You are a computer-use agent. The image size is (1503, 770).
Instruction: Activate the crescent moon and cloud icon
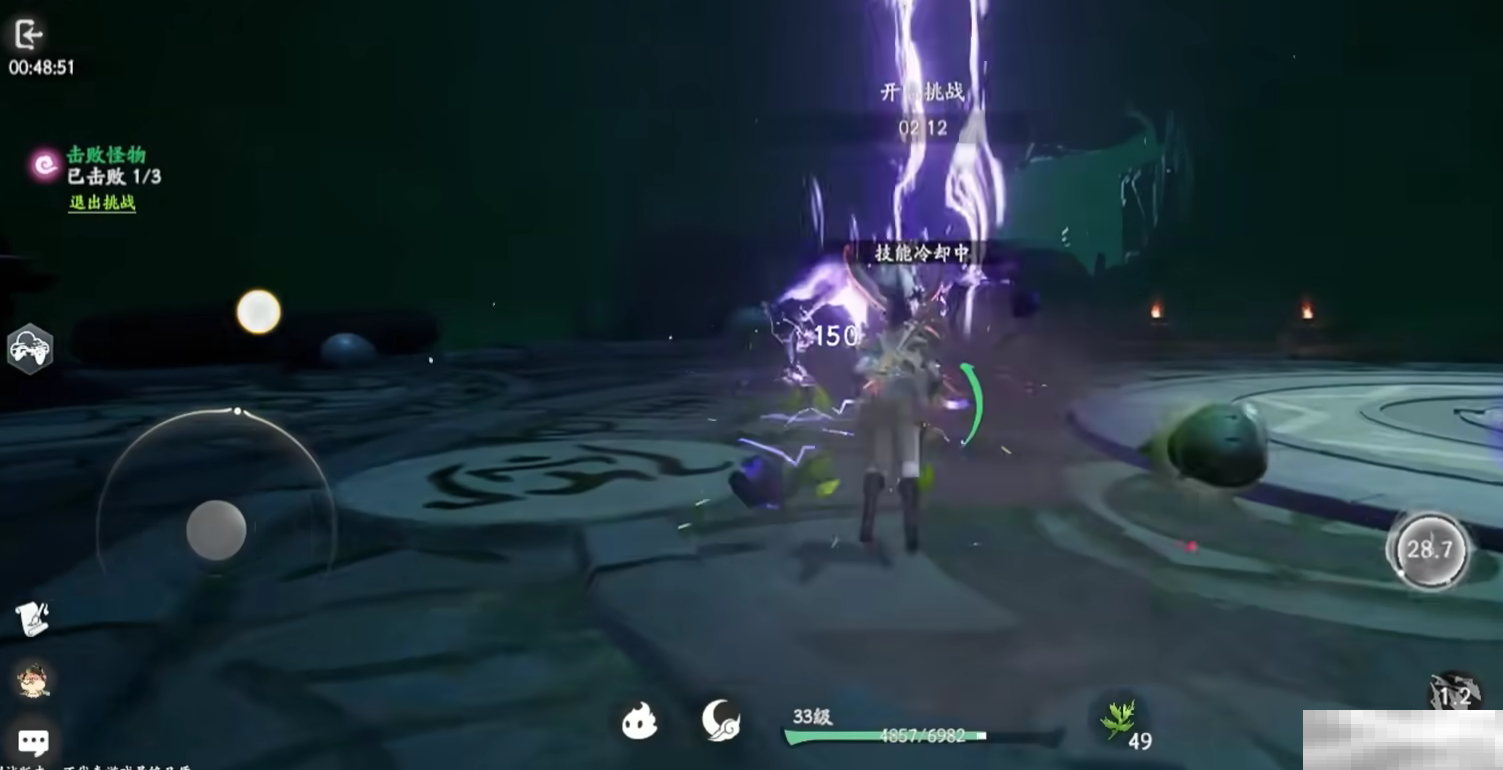(720, 720)
